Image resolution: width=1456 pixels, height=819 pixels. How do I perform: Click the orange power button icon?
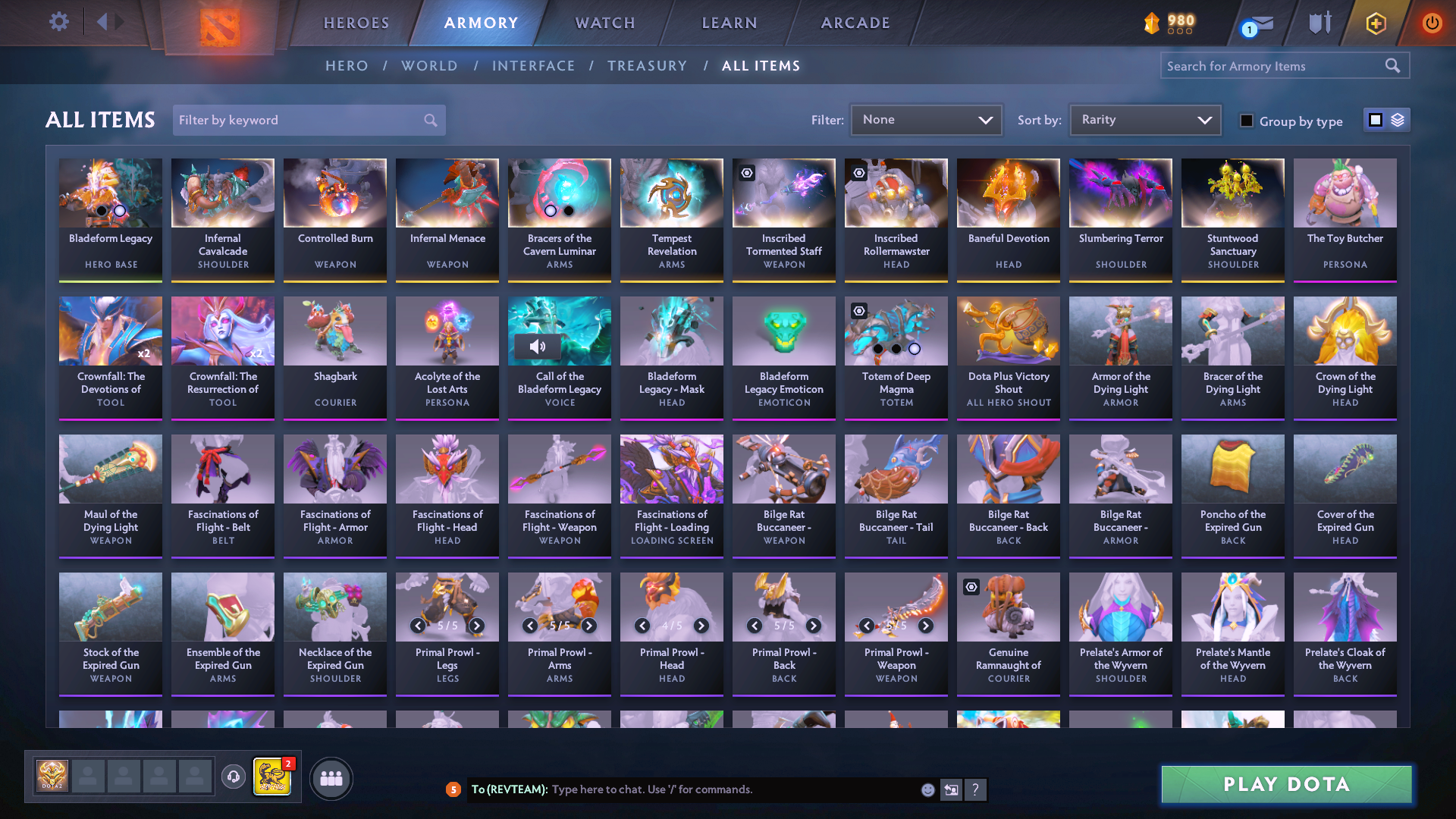tap(1432, 23)
